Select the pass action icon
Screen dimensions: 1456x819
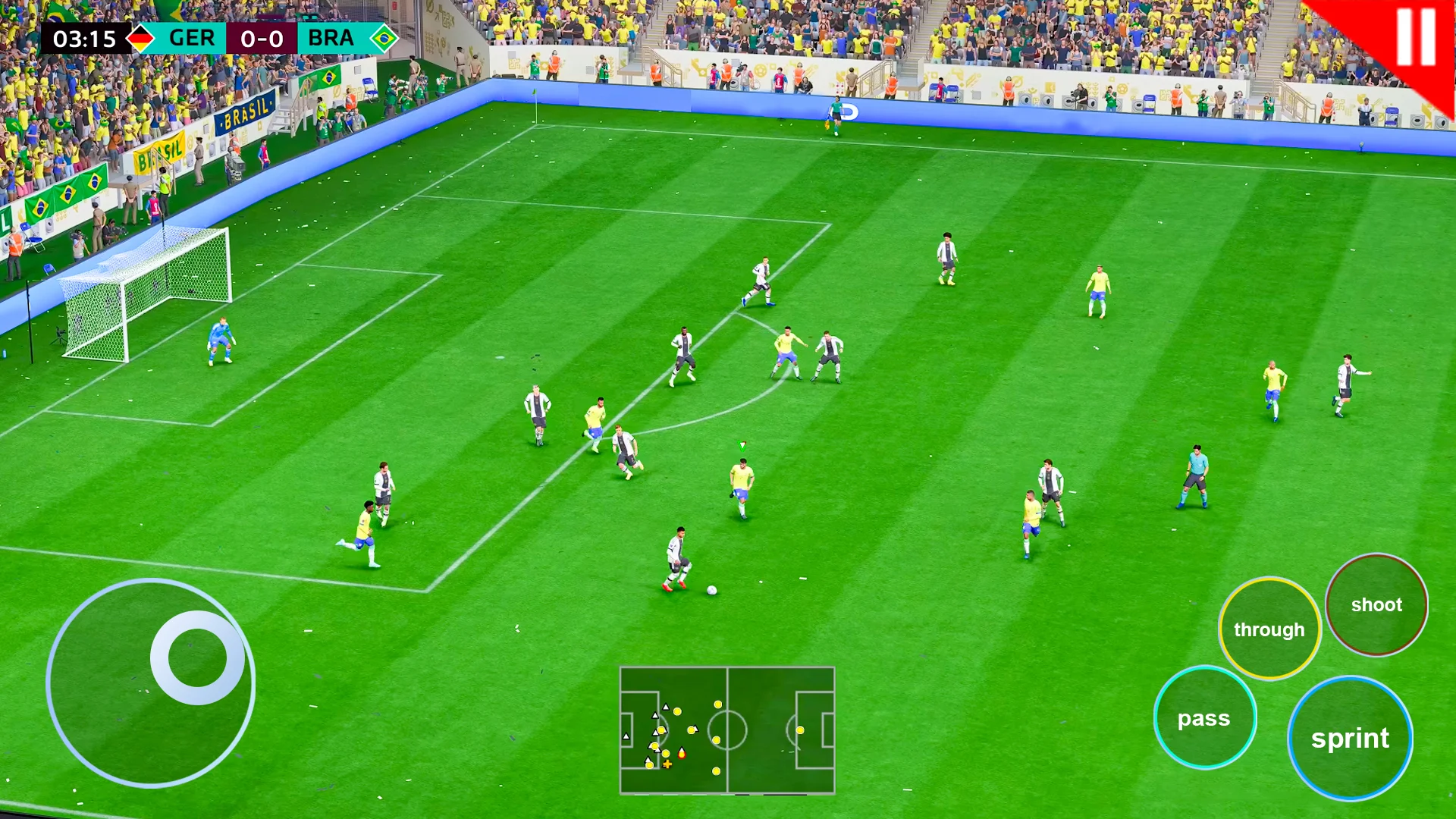(1206, 717)
